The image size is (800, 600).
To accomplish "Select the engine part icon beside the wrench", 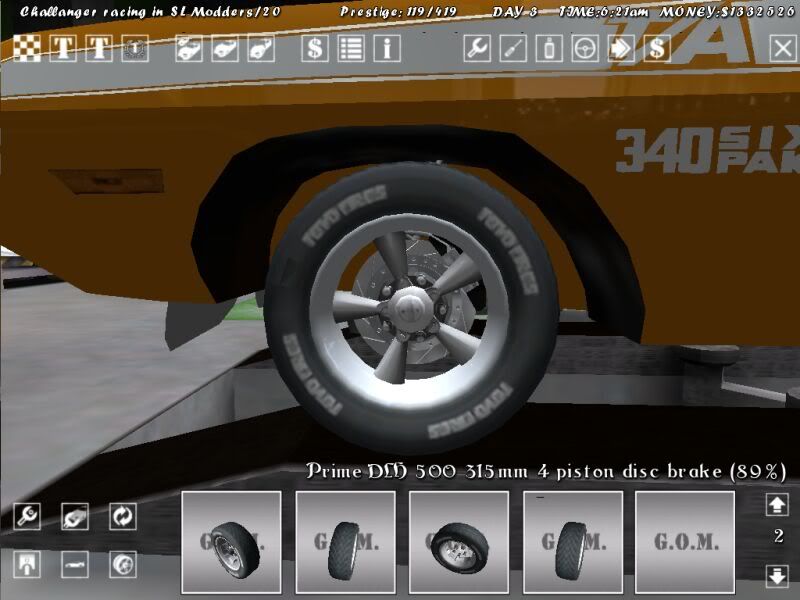I will (x=75, y=516).
